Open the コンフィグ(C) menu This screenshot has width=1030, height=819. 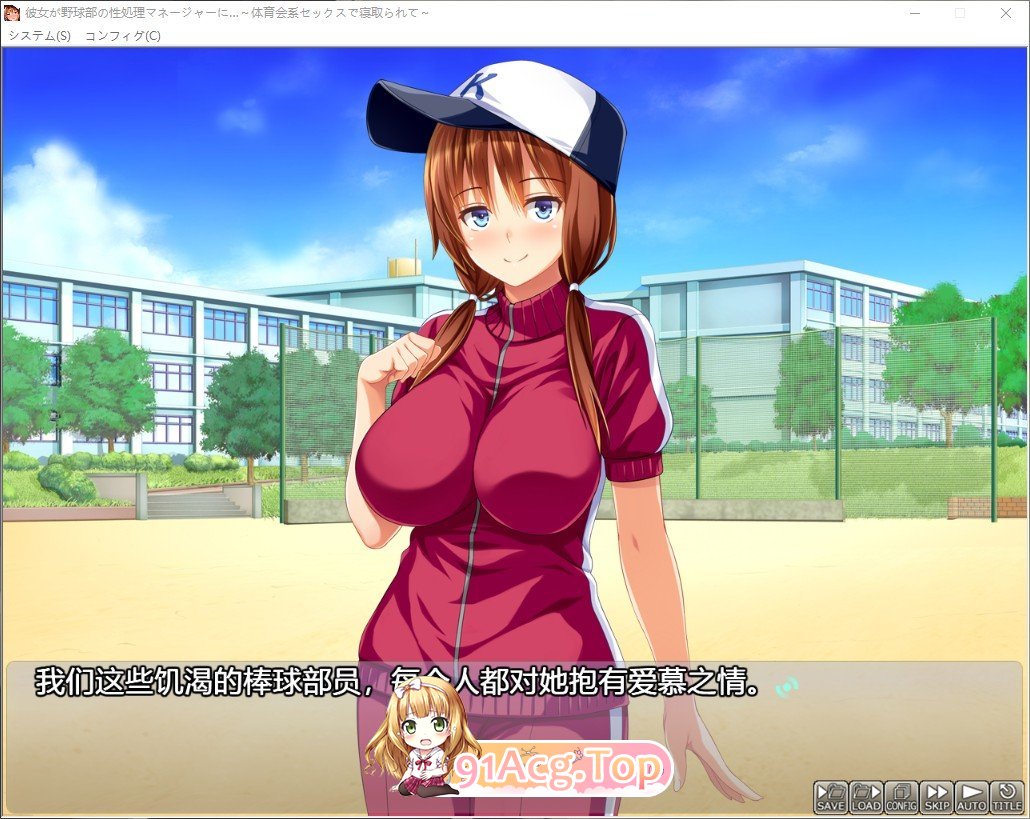122,36
